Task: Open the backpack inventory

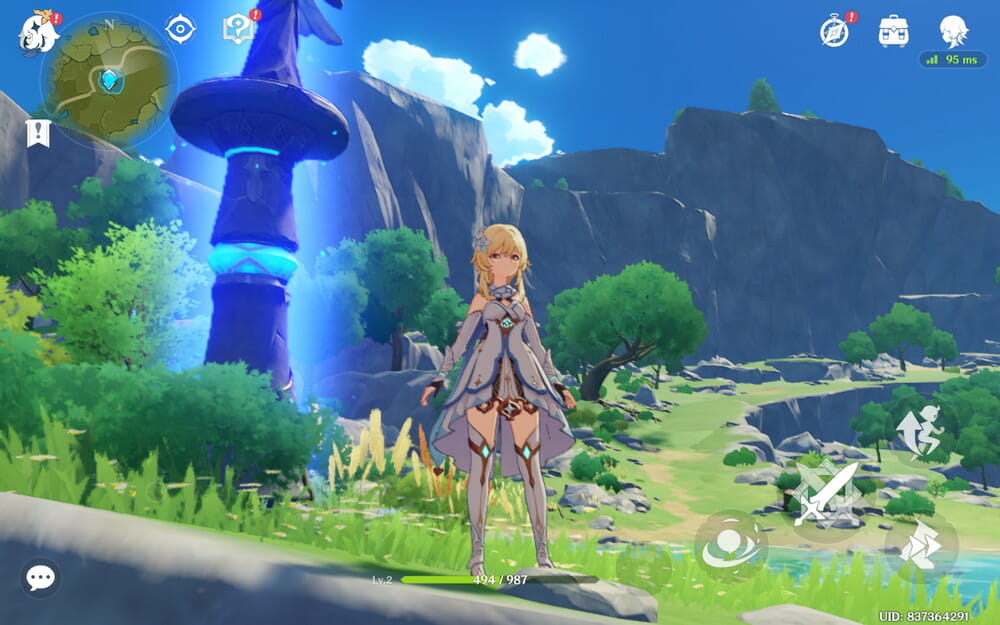Action: tap(893, 31)
